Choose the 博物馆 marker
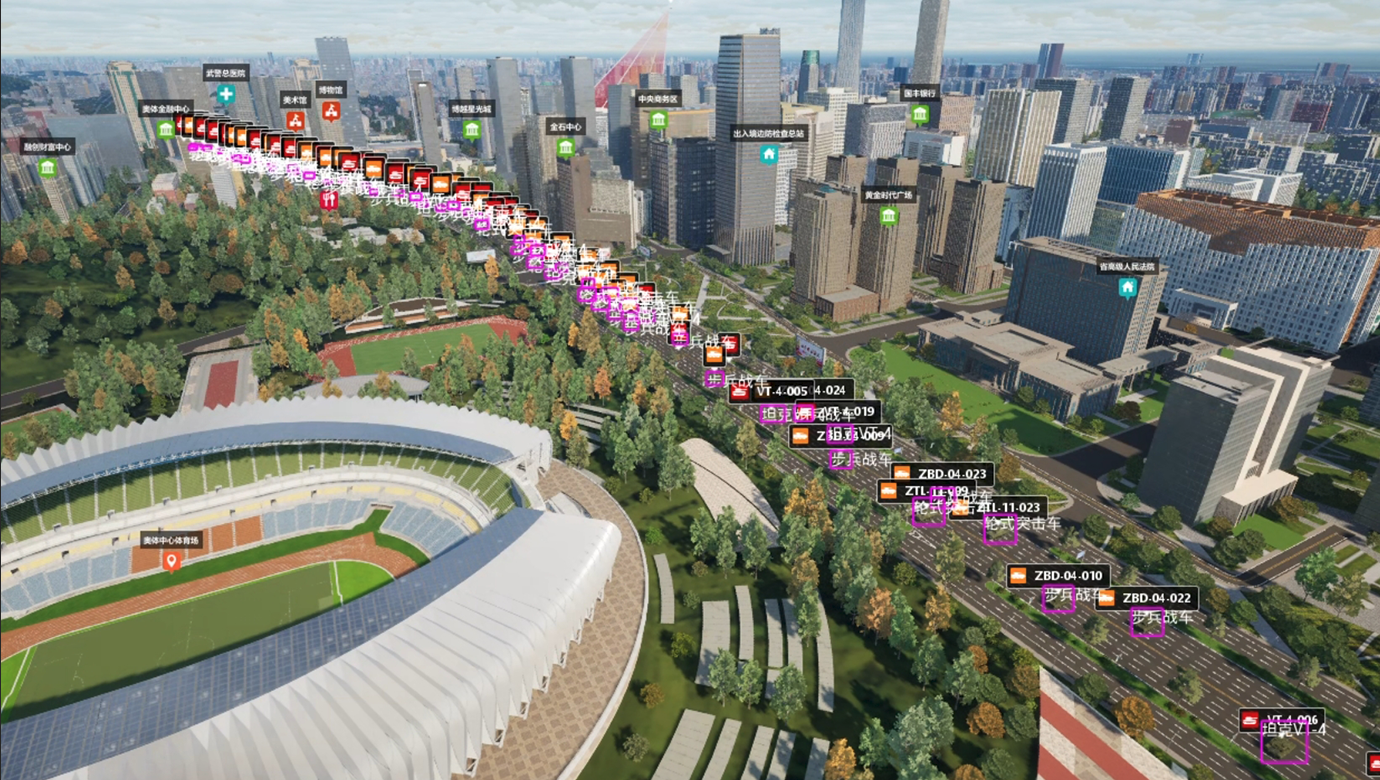The width and height of the screenshot is (1380, 780). [x=330, y=109]
